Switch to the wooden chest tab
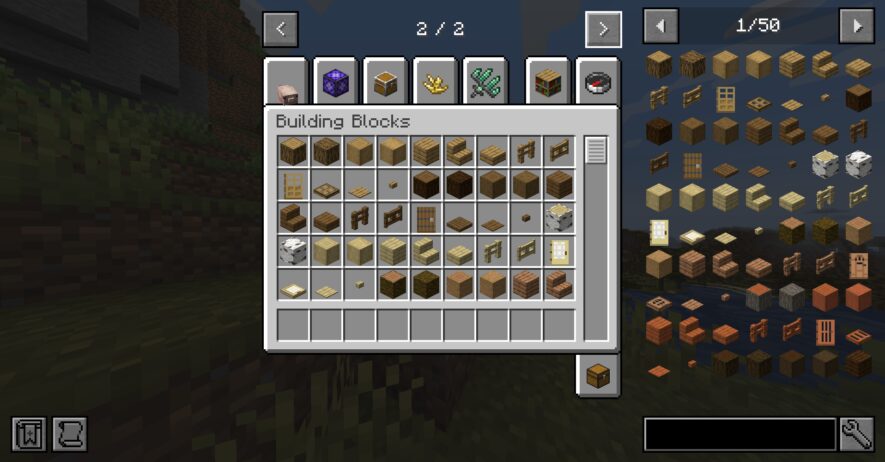 coord(385,82)
